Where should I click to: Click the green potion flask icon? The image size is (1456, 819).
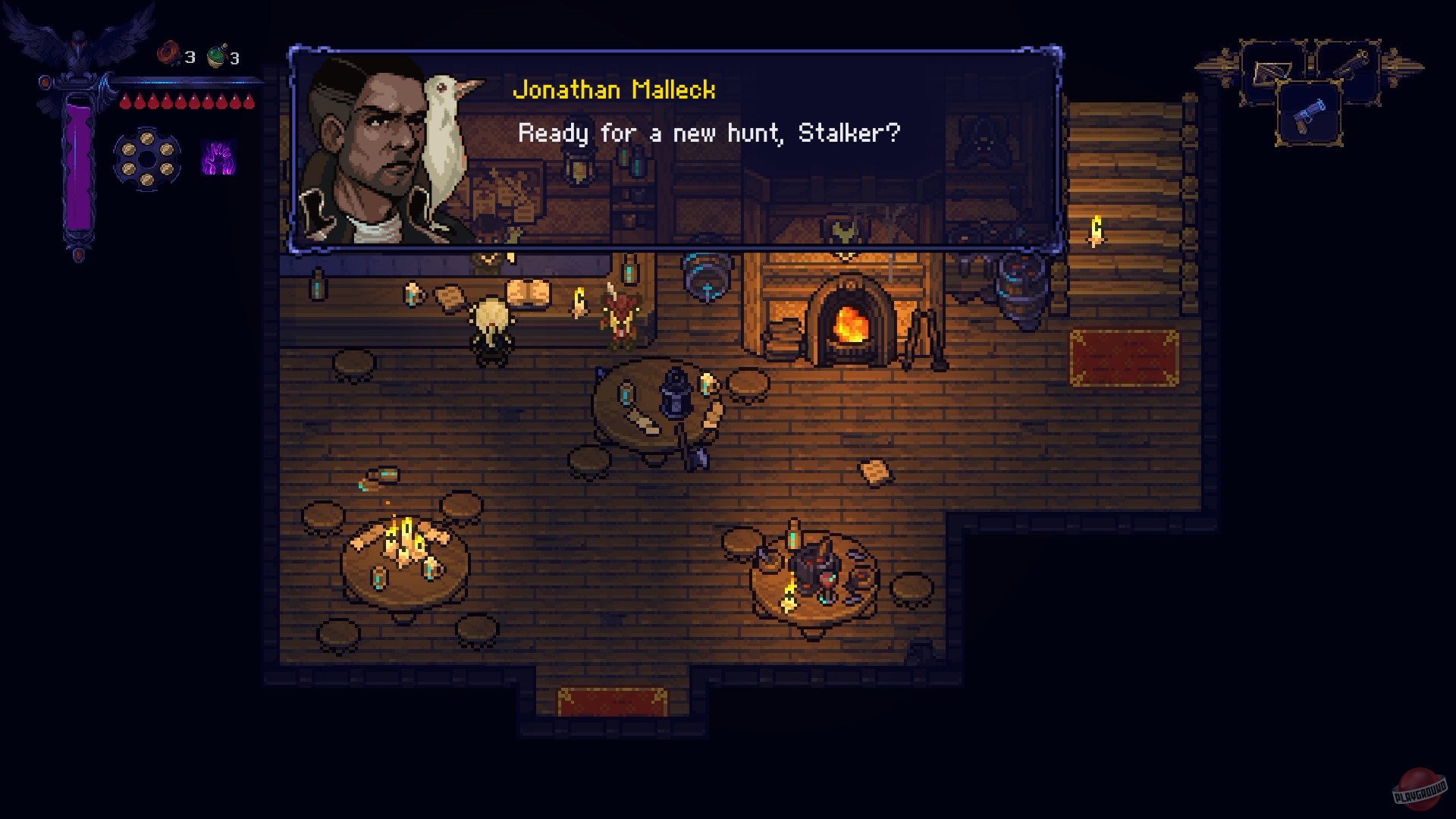[215, 55]
